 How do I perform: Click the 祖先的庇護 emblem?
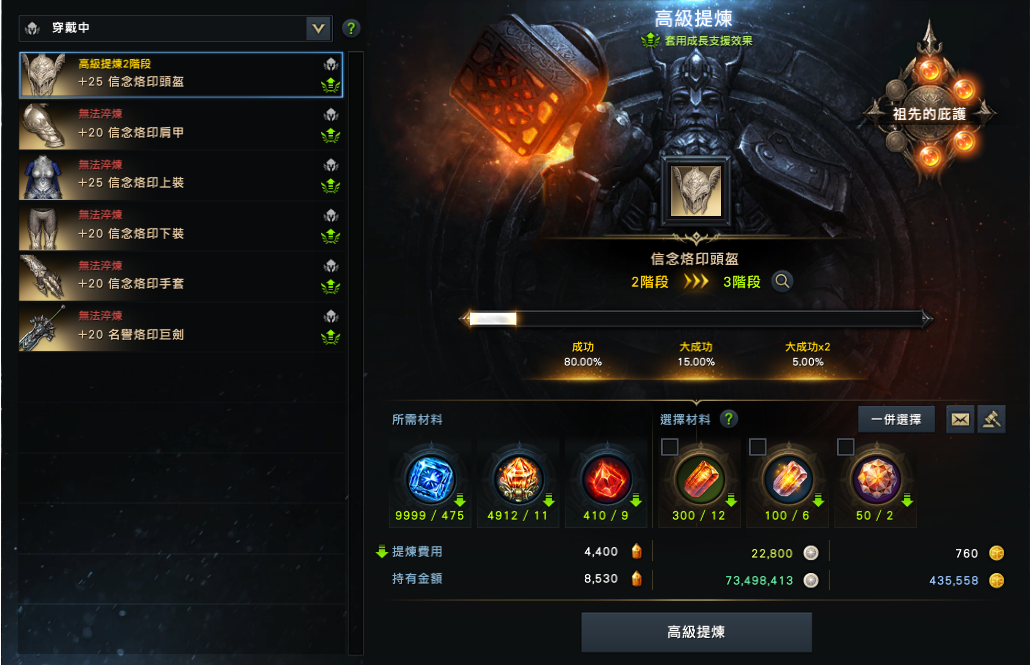930,112
